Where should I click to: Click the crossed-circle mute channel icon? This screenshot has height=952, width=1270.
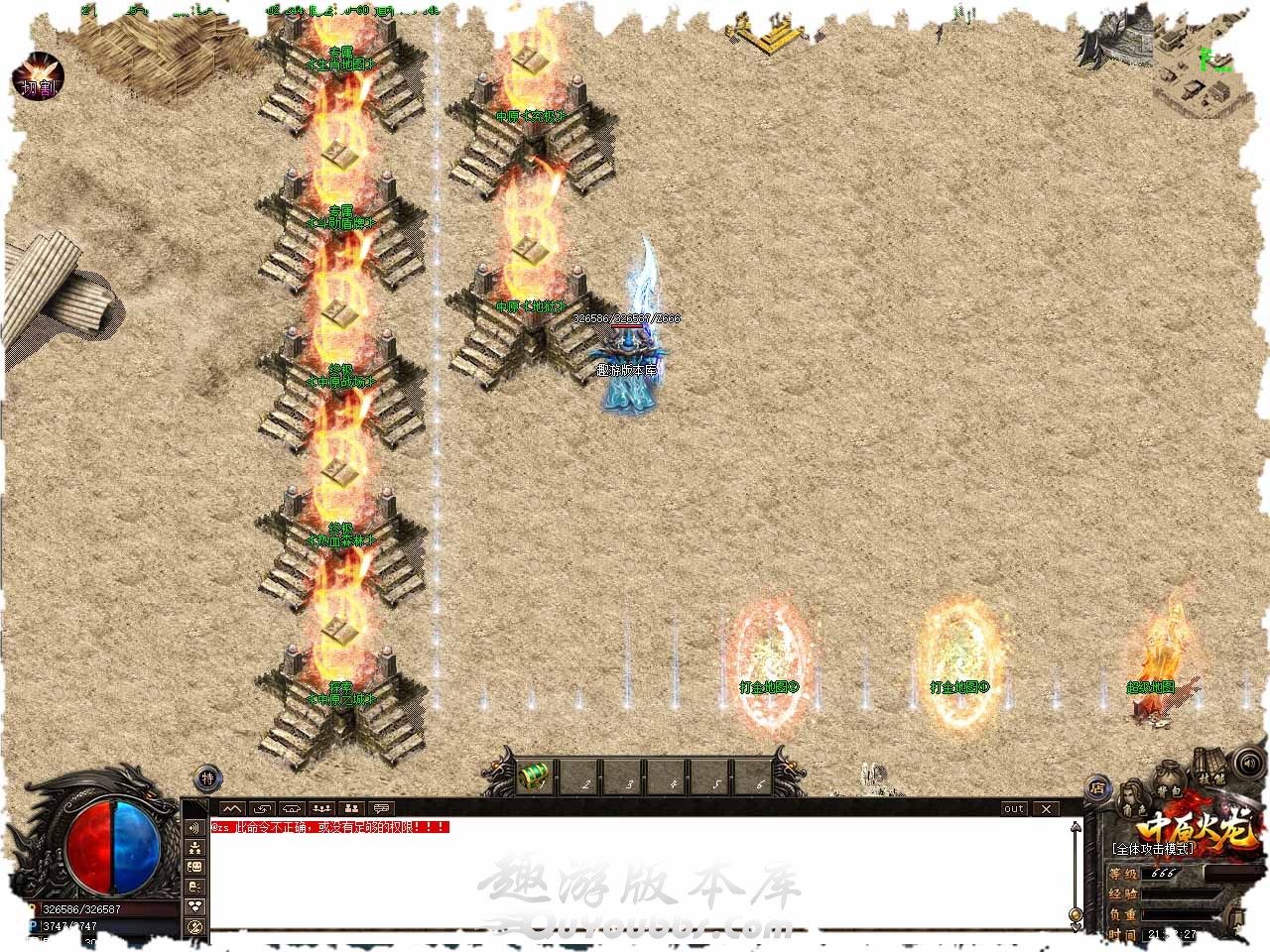pos(194,927)
